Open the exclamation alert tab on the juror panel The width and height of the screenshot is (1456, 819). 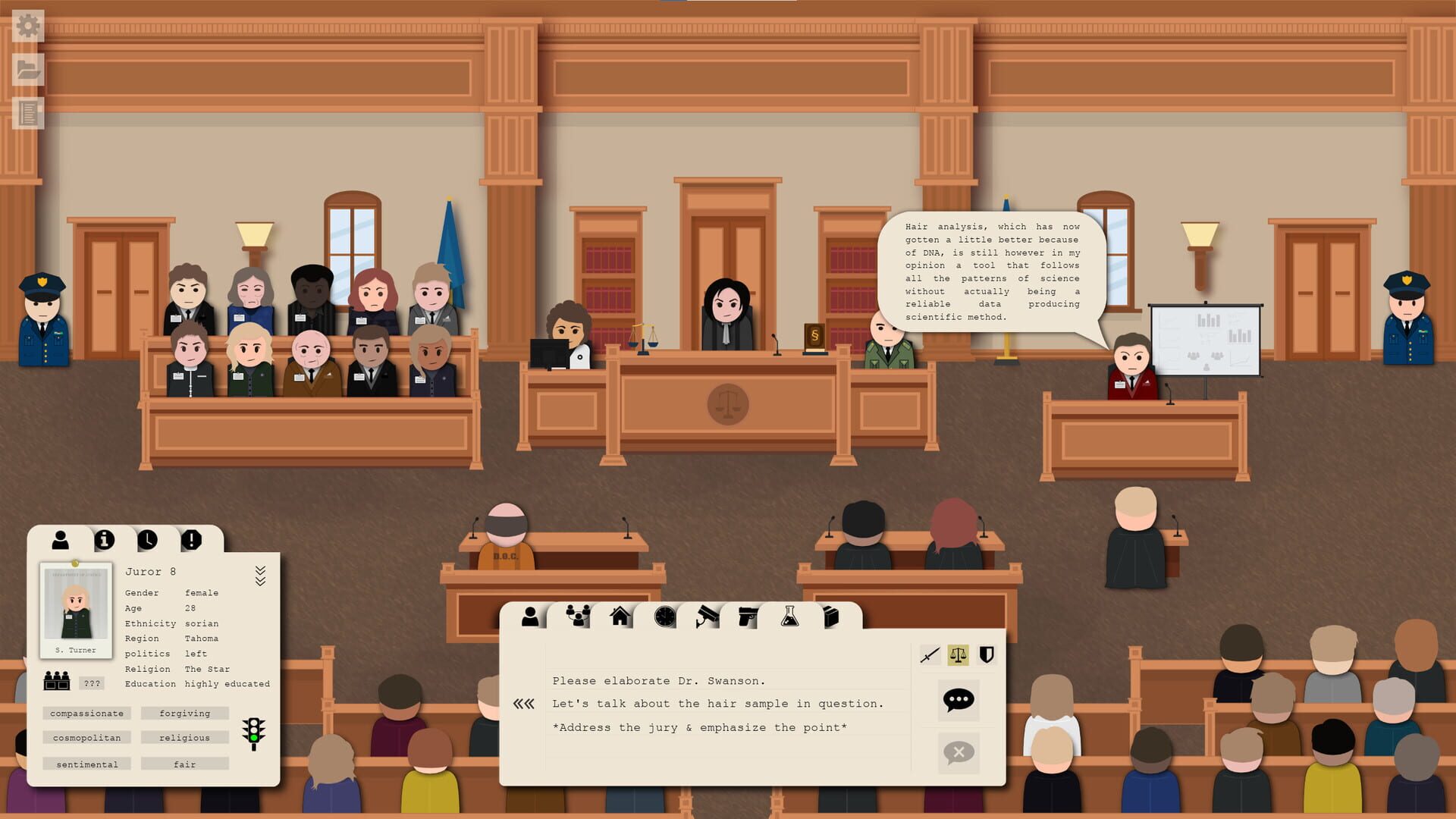tap(191, 540)
